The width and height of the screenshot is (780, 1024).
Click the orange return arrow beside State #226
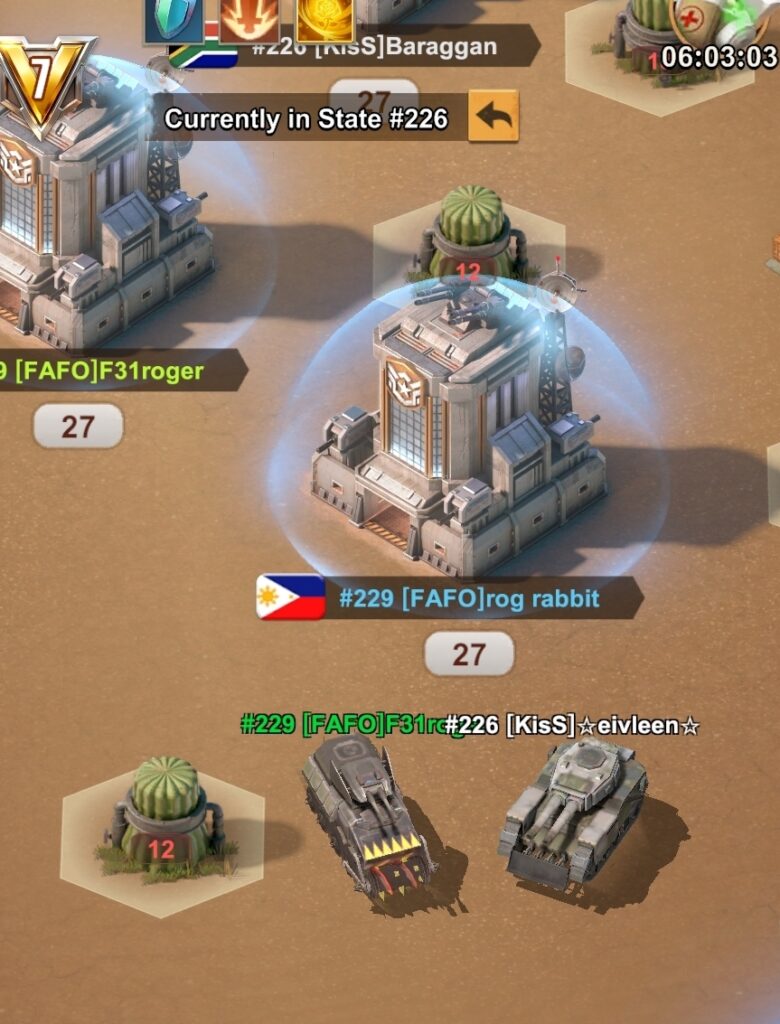click(x=493, y=117)
